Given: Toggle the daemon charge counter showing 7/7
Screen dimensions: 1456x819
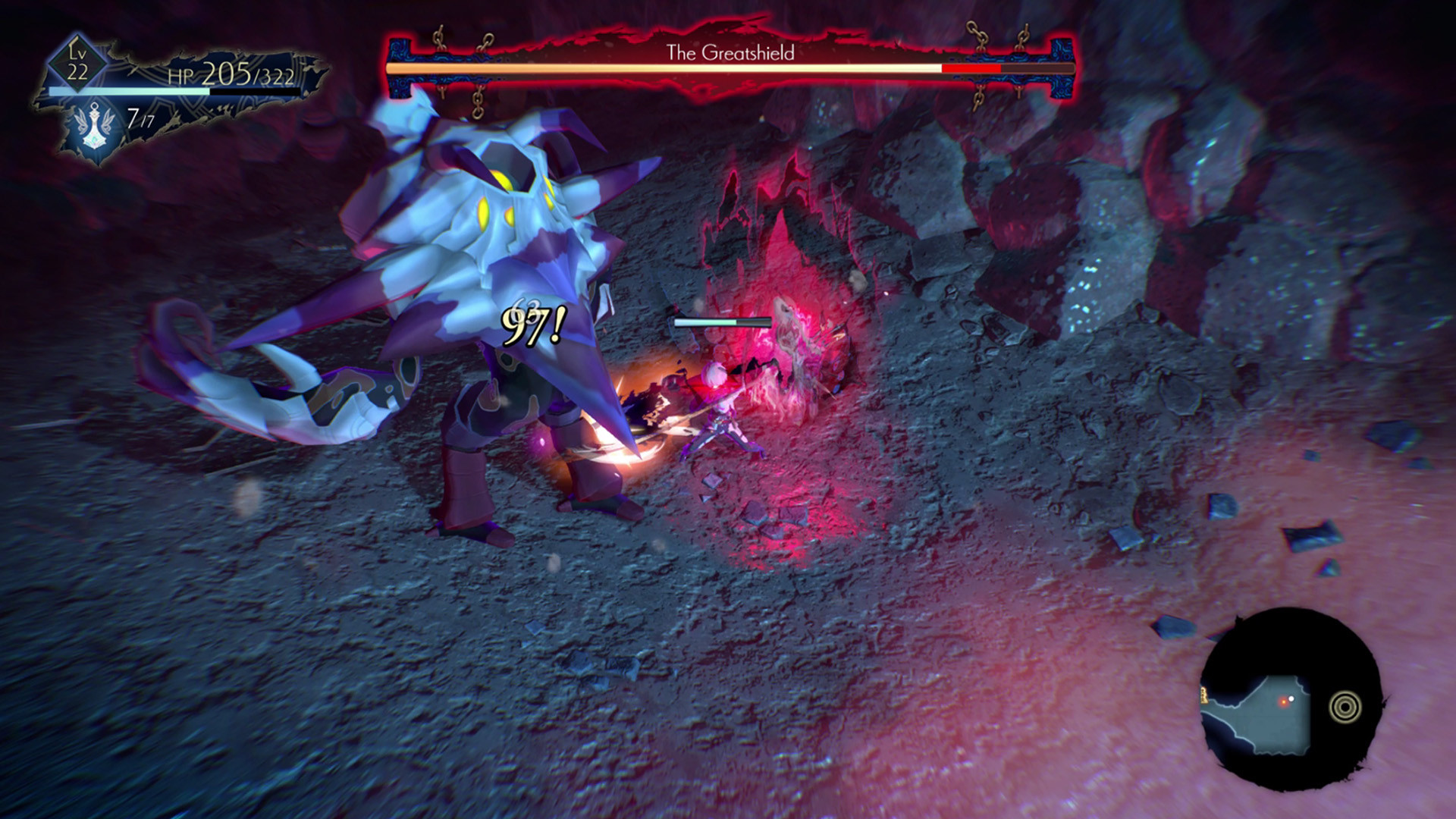Looking at the screenshot, I should click(x=140, y=118).
